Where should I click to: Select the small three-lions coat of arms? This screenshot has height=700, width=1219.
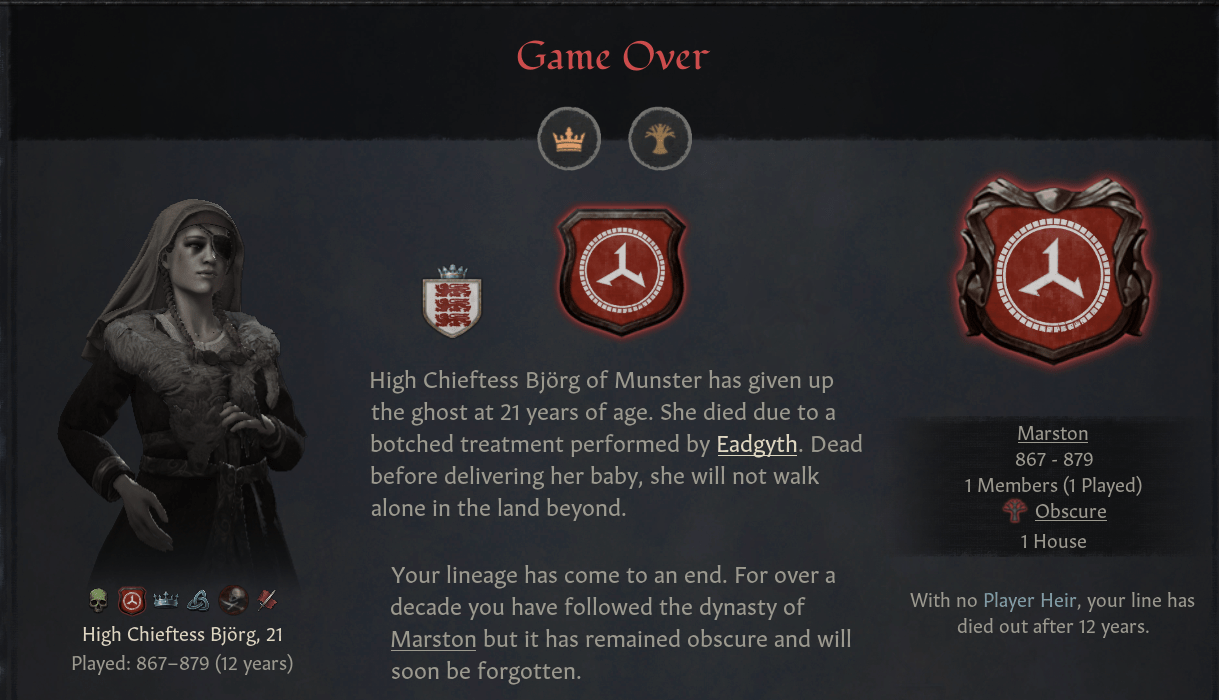click(453, 301)
